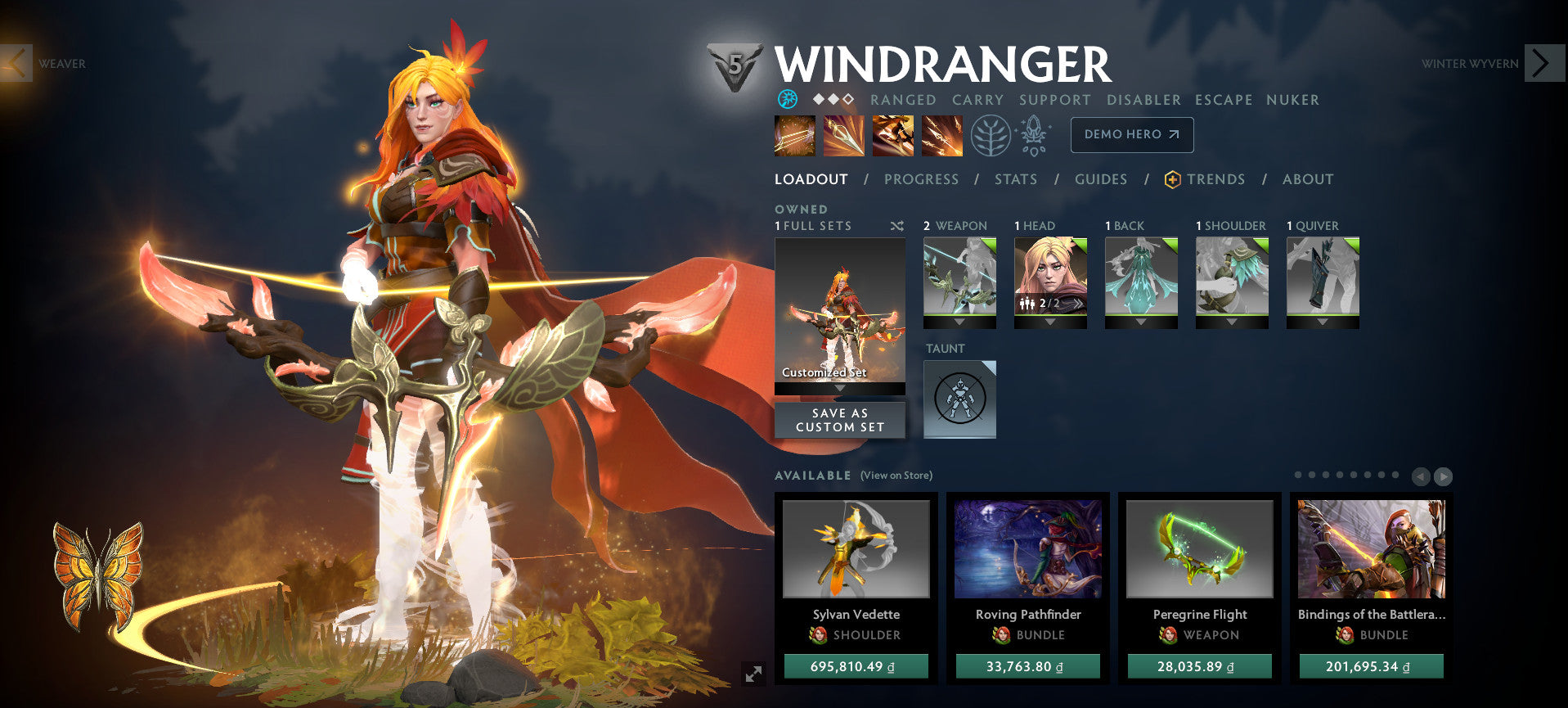Navigate to Winter Wyvern with the right arrow

click(1541, 61)
